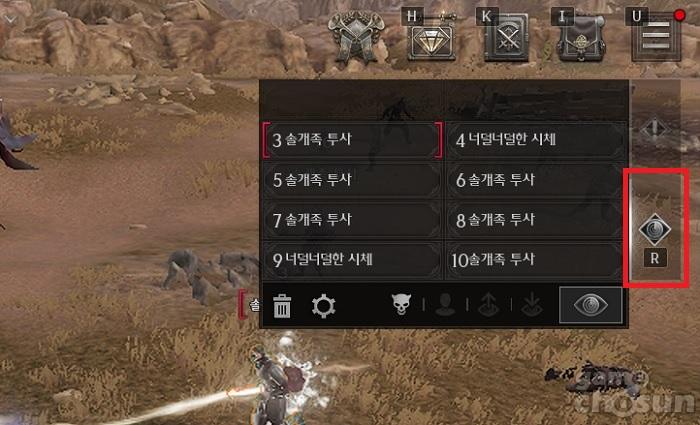Toggle the monster skull filter
Image resolution: width=700 pixels, height=425 pixels.
click(x=399, y=305)
